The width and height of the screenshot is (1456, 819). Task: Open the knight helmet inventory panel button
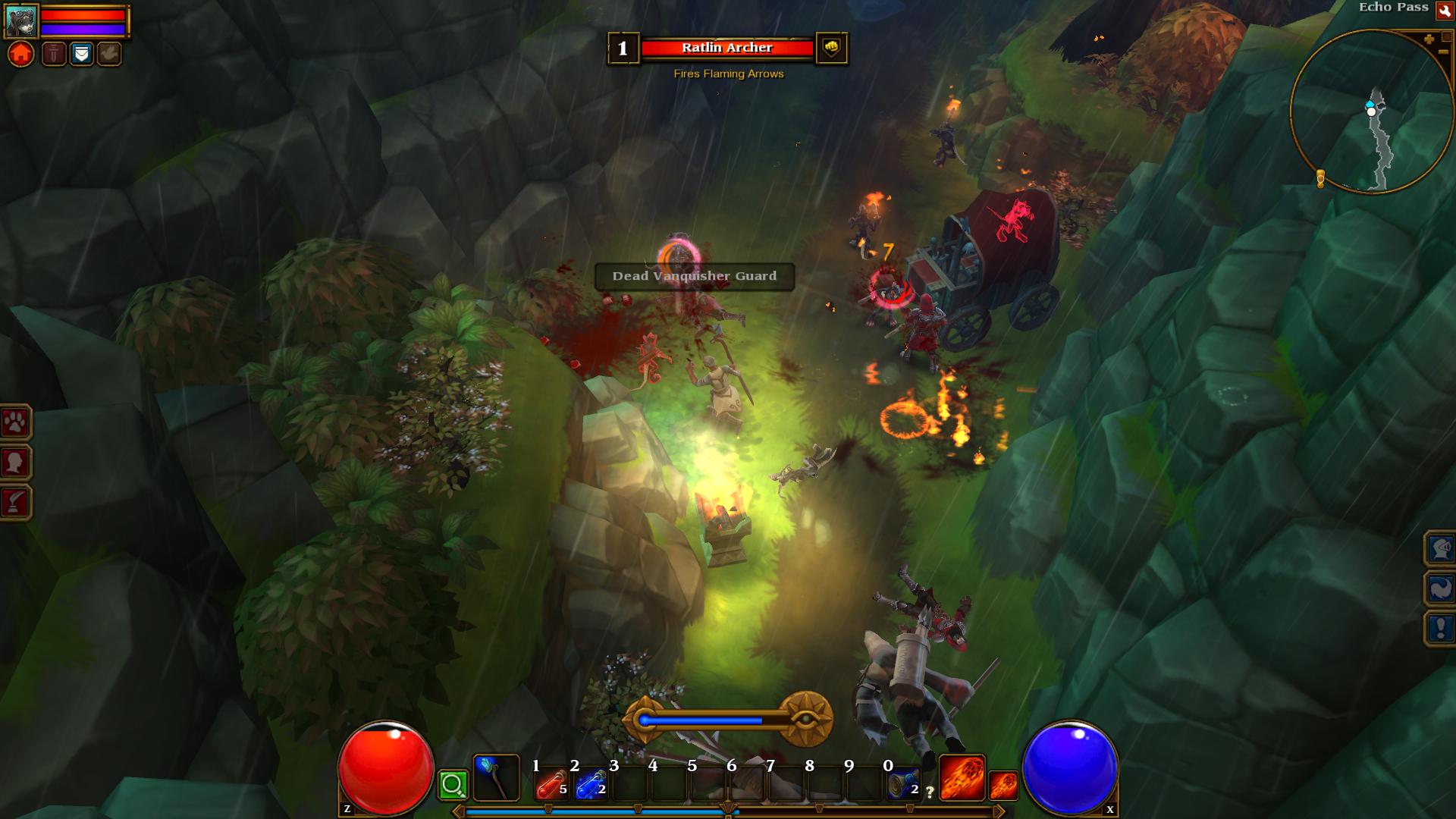click(x=1440, y=548)
